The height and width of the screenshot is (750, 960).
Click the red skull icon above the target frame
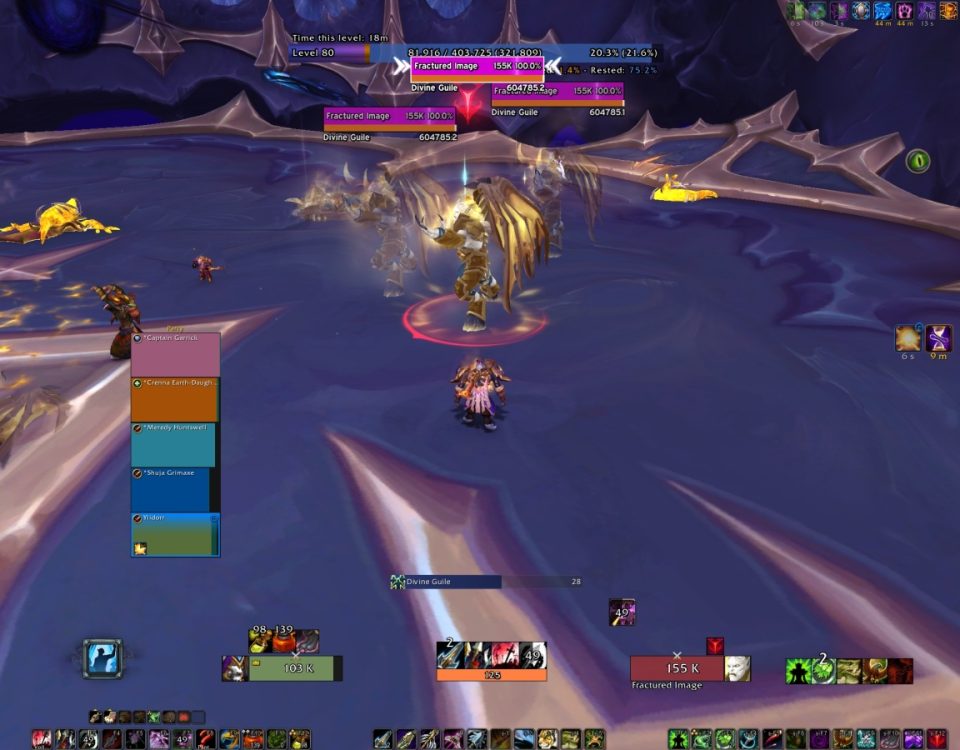(x=715, y=646)
